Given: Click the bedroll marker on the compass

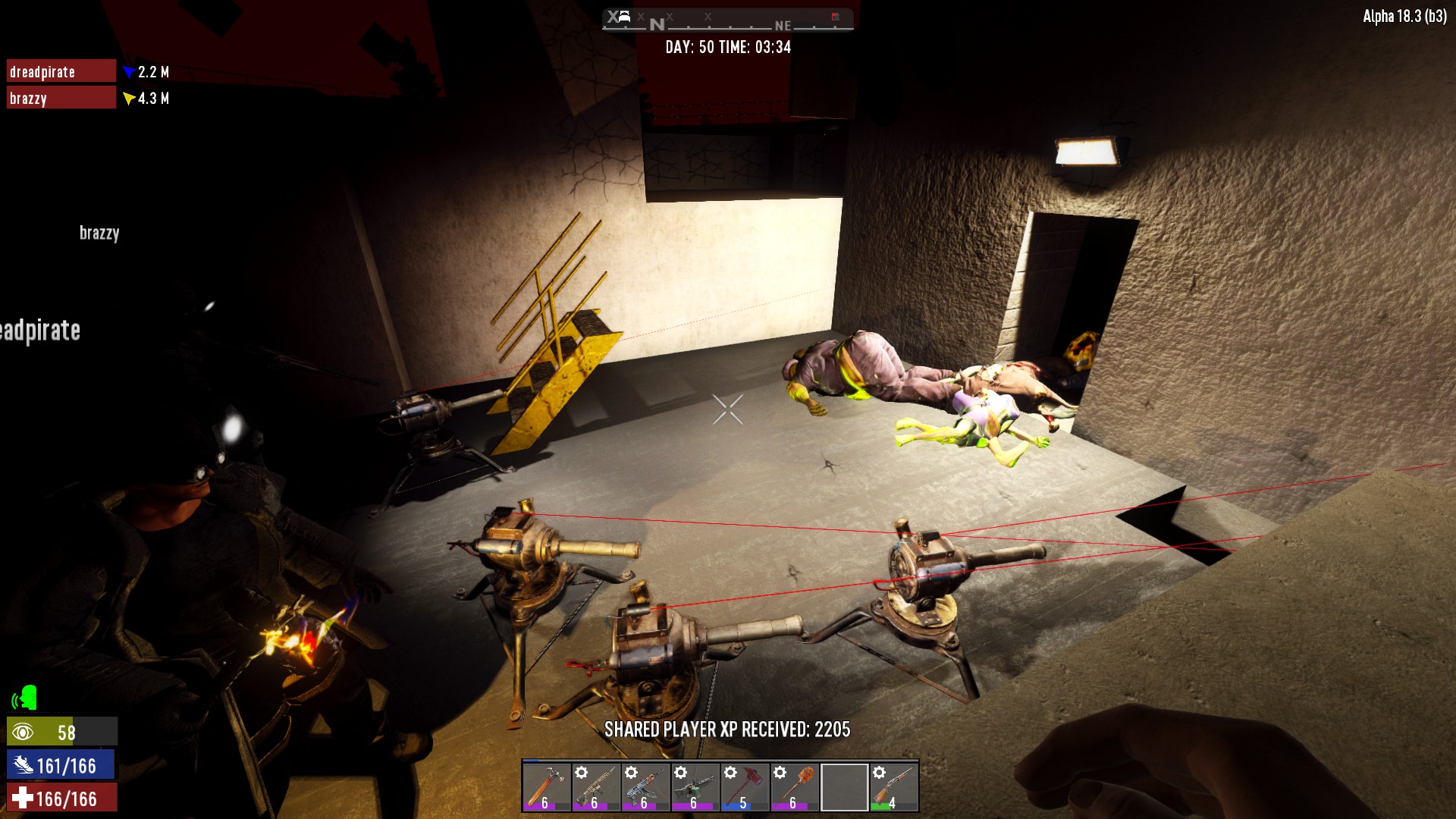Looking at the screenshot, I should coord(624,17).
